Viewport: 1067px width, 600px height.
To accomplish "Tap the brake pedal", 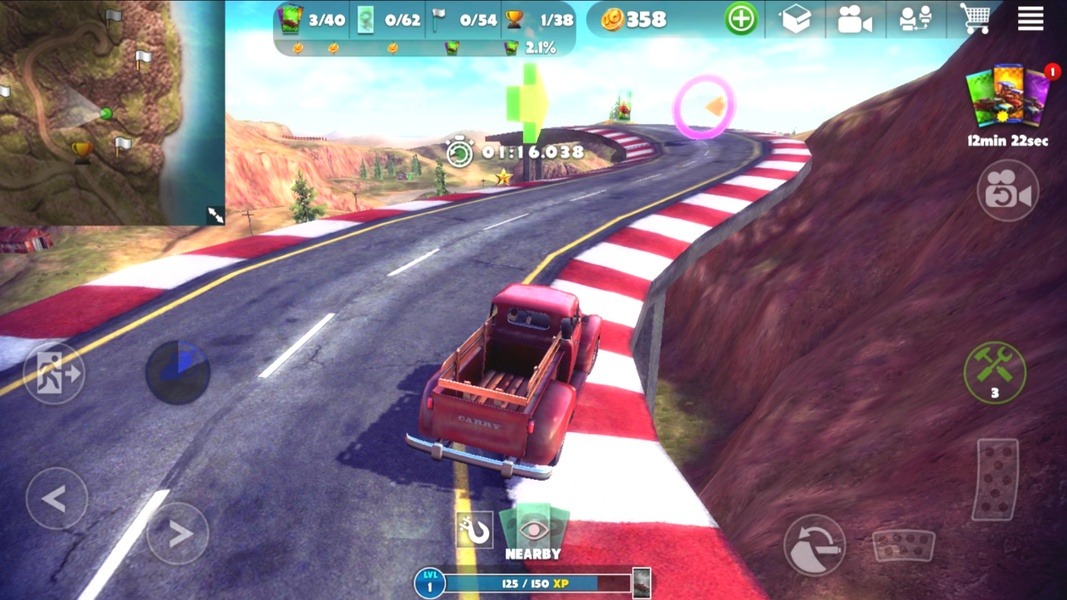I will [x=903, y=545].
